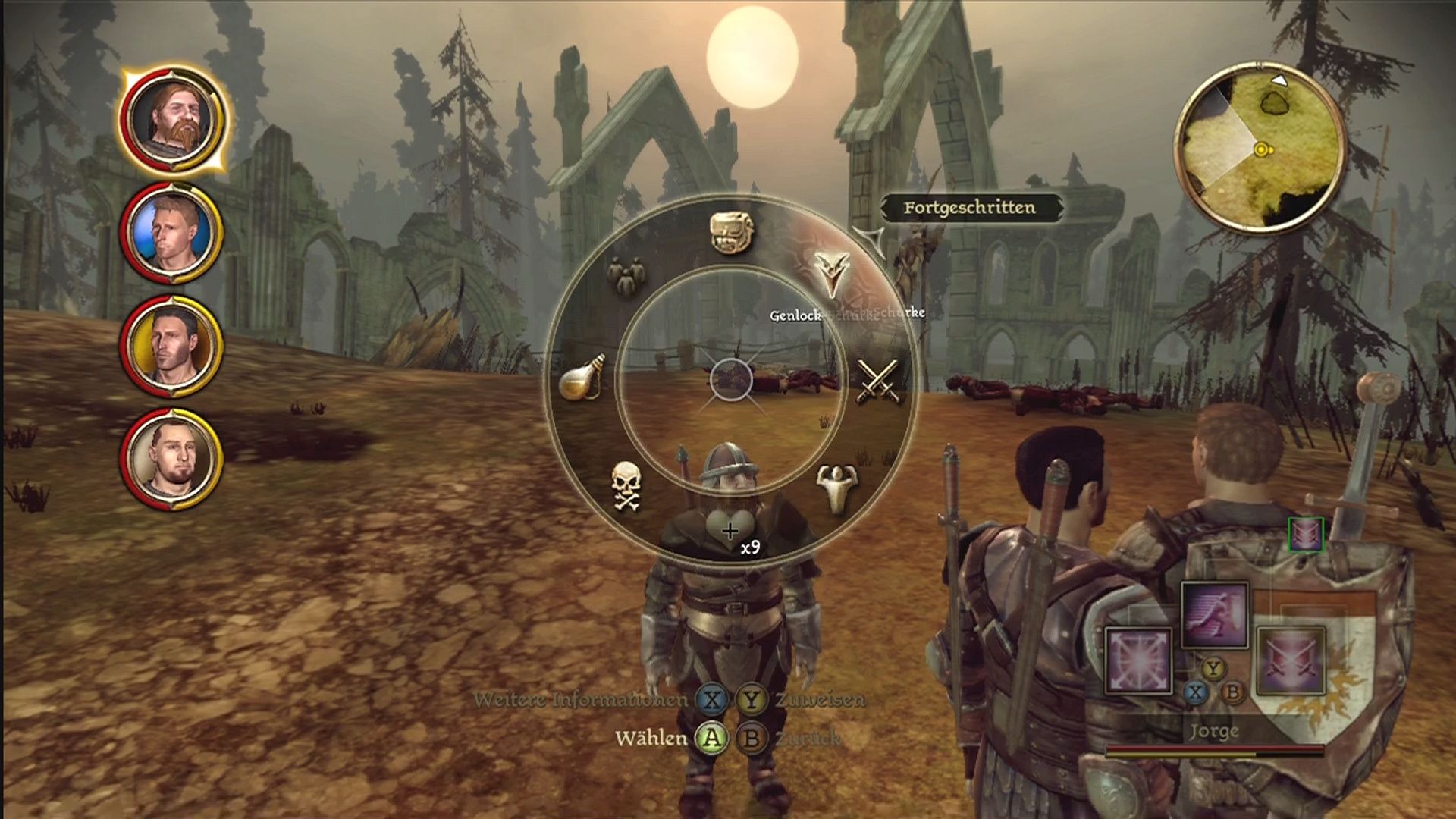
Task: Pick the skull and crossbones wheel option
Action: [x=626, y=485]
